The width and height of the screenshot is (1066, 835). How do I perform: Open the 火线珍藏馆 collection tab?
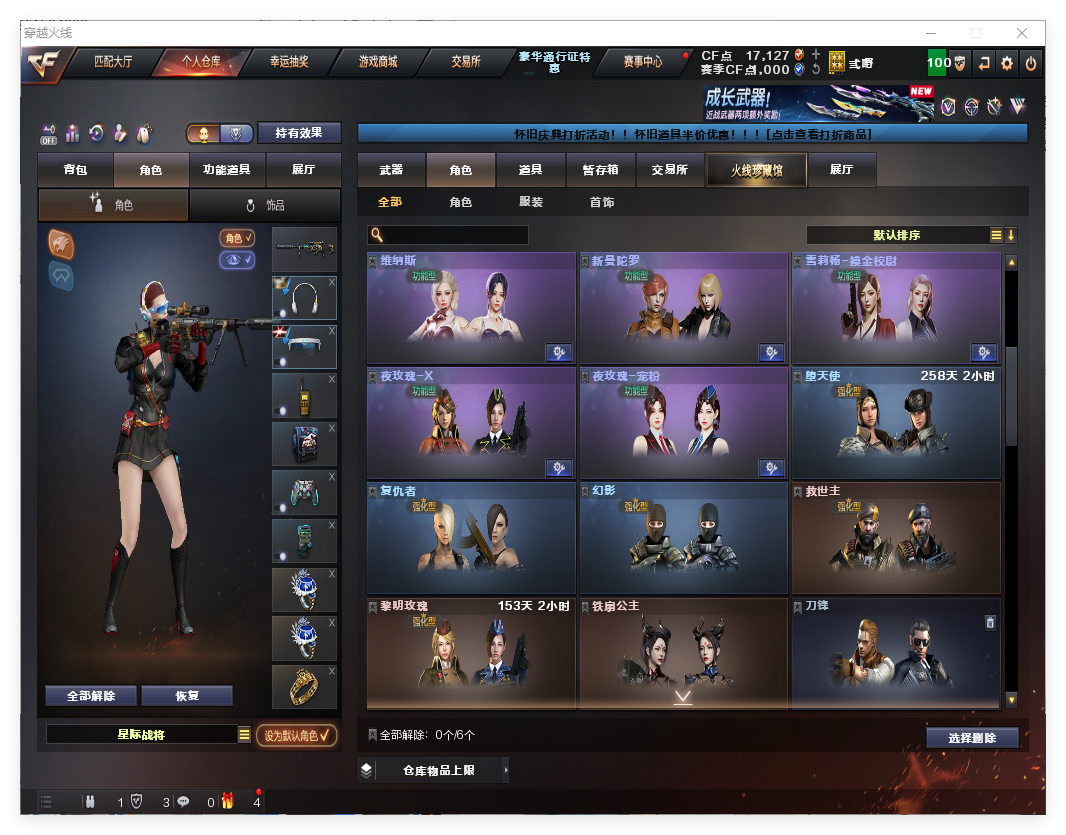(755, 170)
